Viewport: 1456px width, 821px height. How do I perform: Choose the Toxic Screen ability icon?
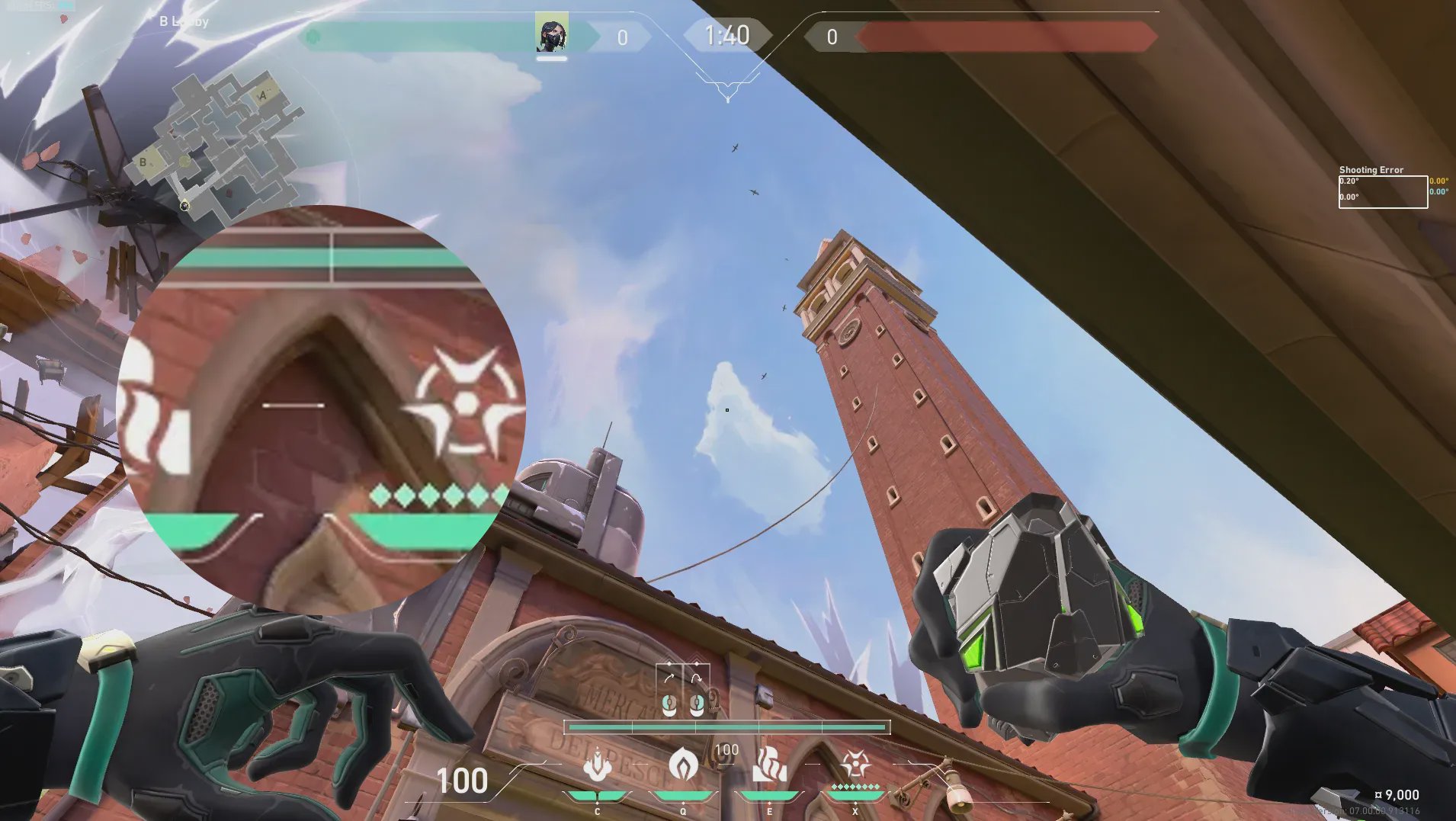[x=769, y=765]
